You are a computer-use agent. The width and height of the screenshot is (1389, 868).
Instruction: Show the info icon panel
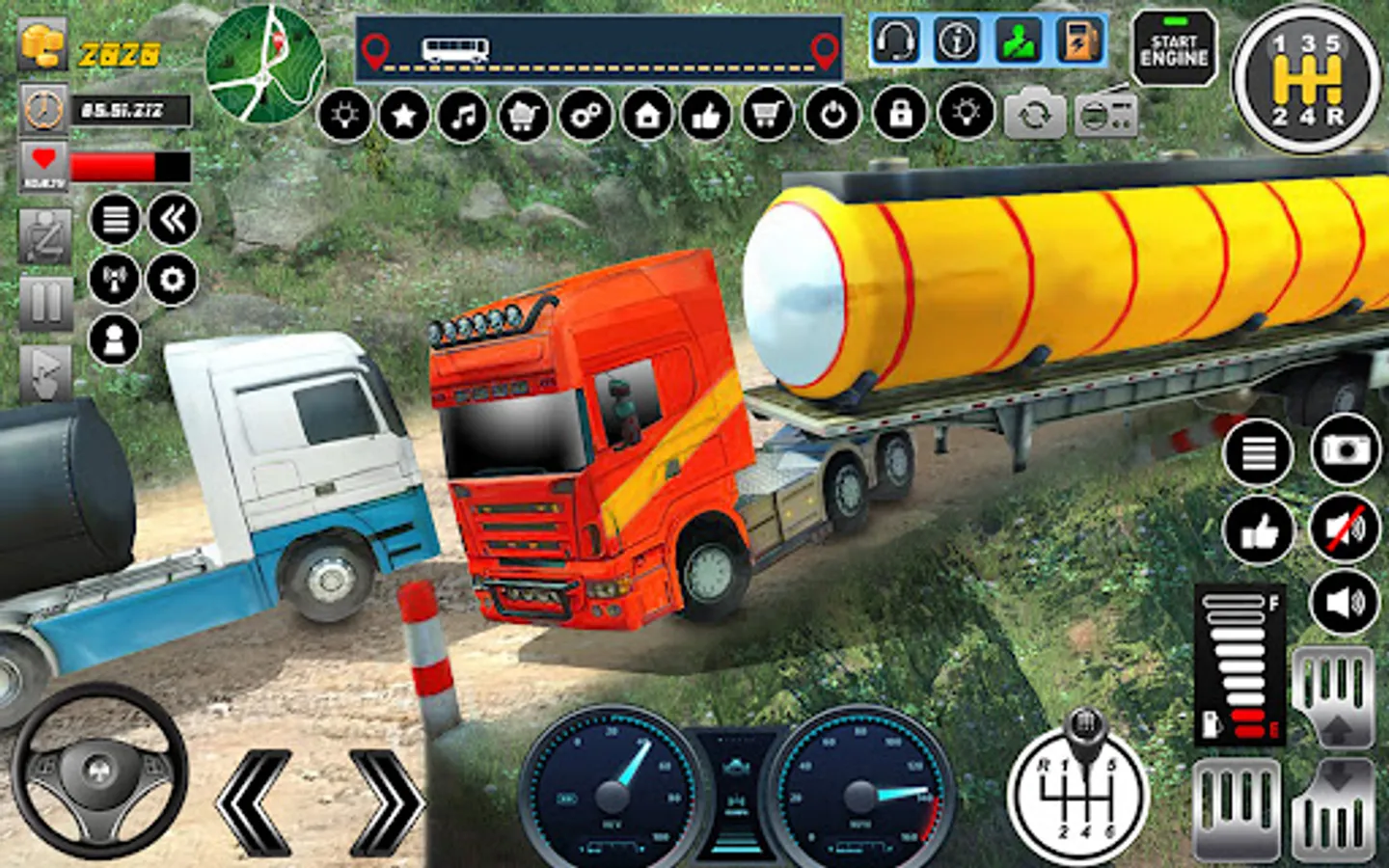(957, 41)
